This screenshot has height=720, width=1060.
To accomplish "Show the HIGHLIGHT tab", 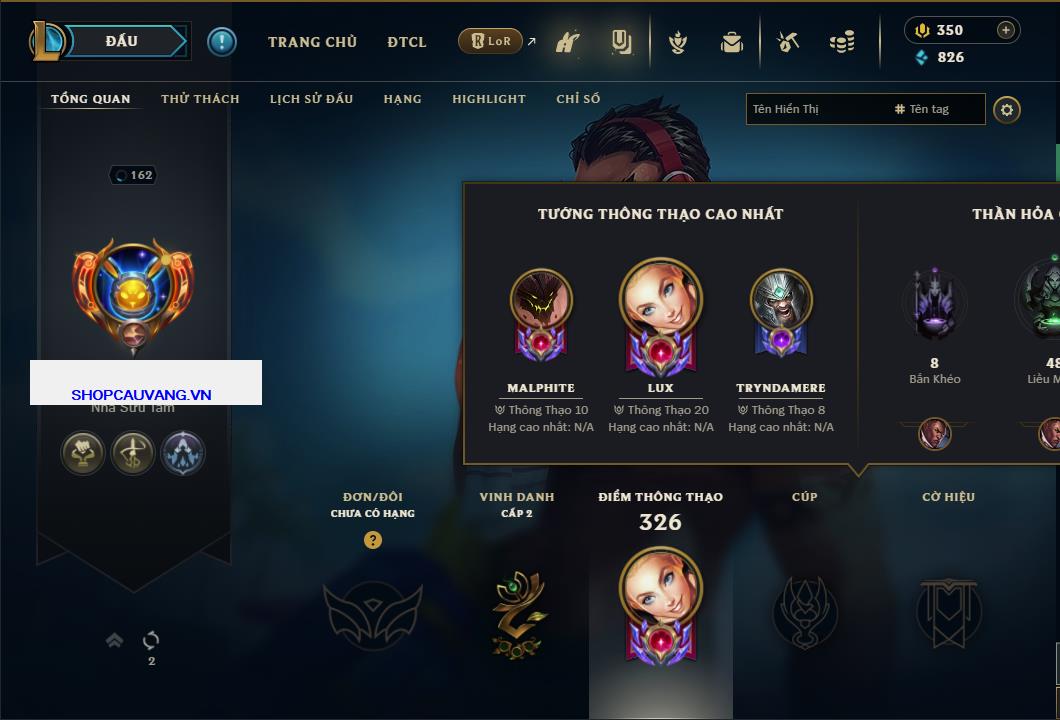I will coord(488,99).
